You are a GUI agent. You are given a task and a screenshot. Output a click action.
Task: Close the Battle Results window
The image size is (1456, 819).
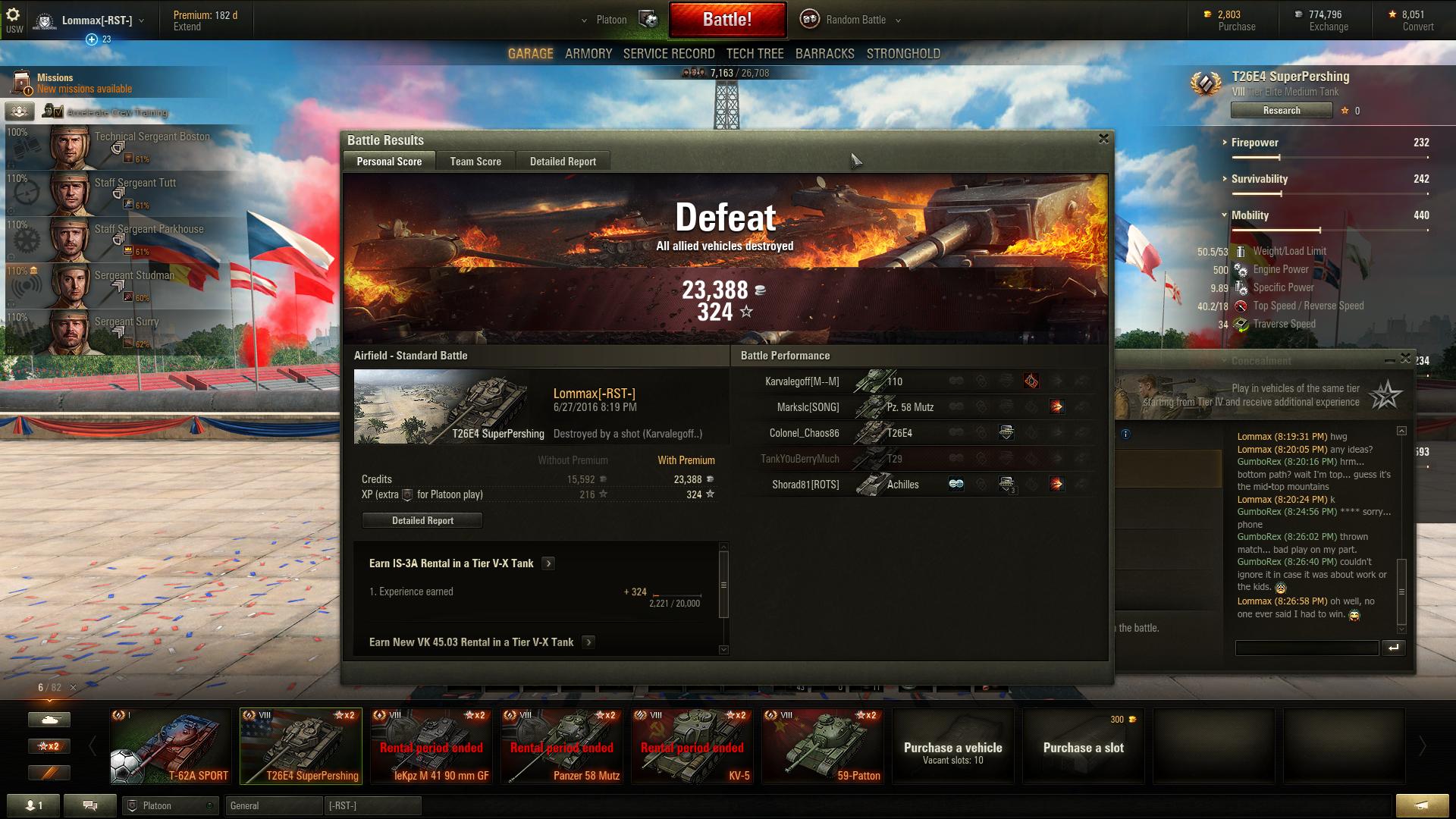pyautogui.click(x=1103, y=139)
